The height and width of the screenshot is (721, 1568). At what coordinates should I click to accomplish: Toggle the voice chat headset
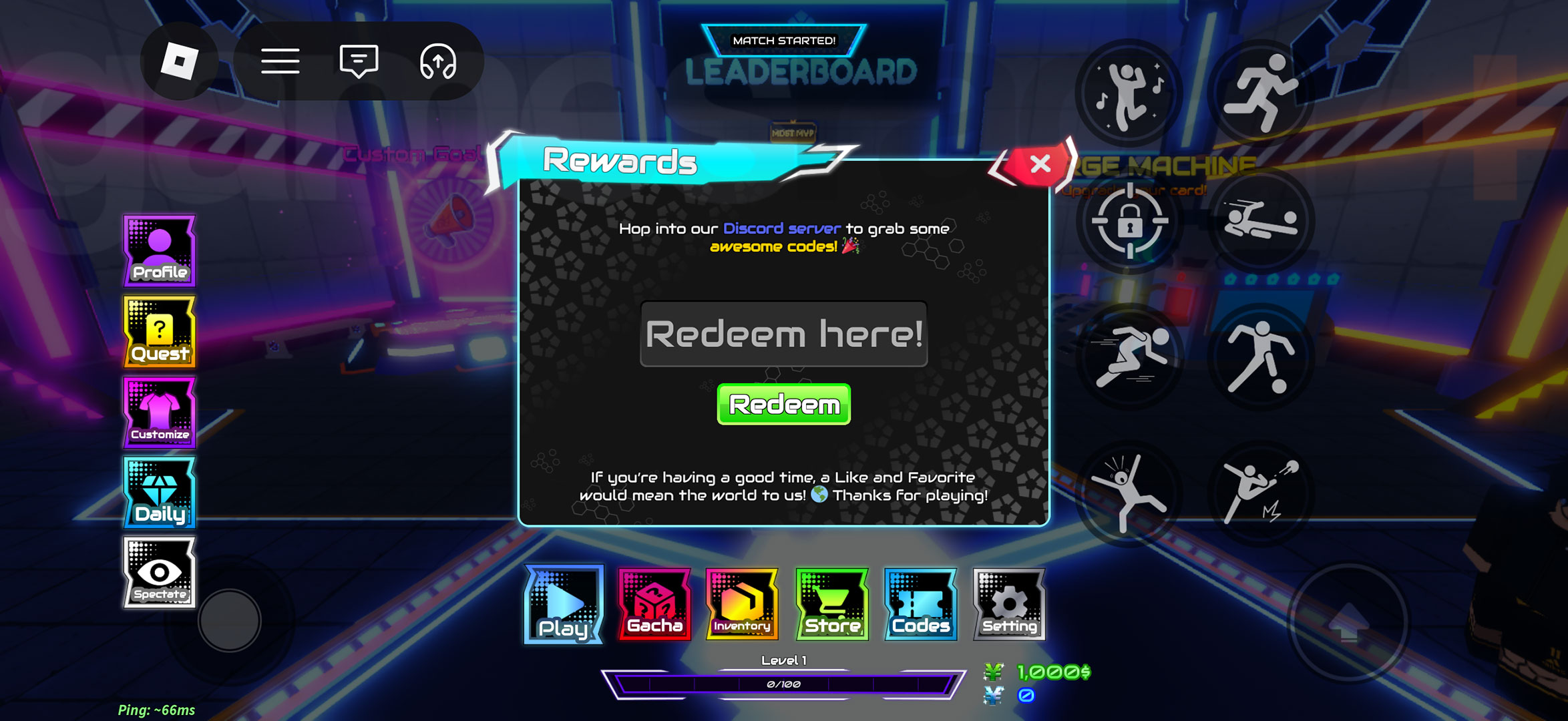tap(439, 61)
